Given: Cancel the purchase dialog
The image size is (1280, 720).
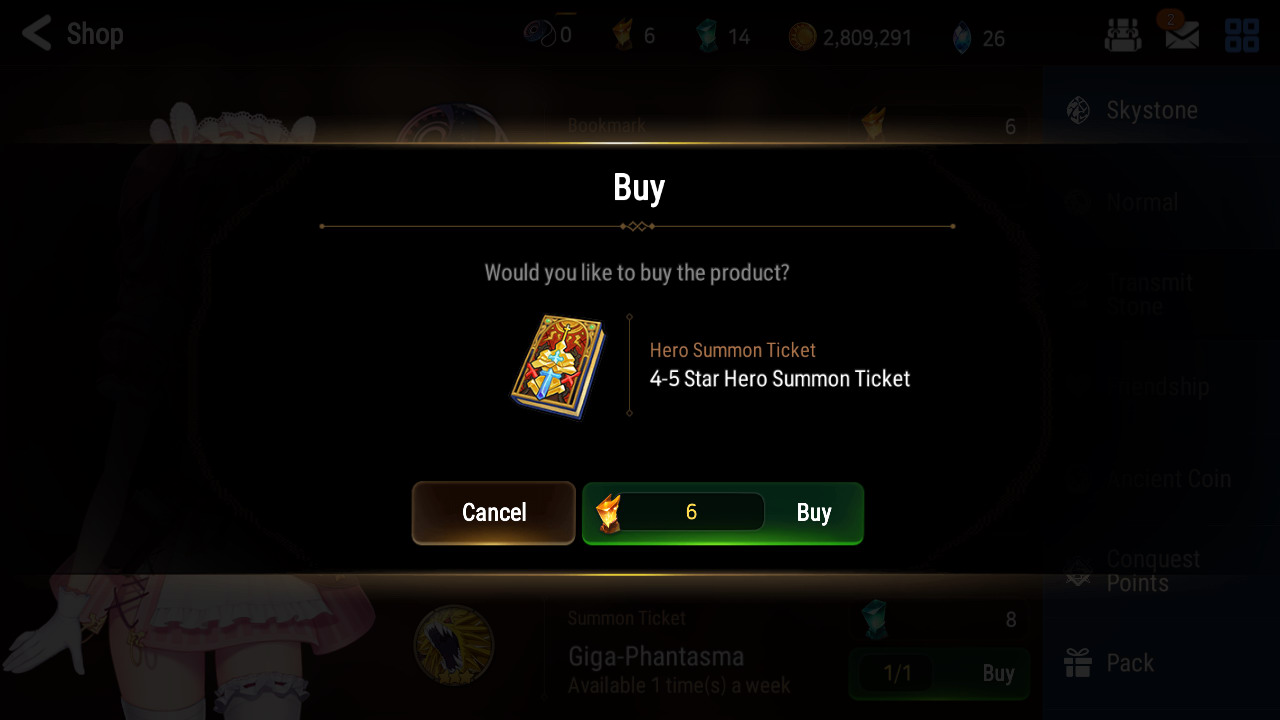Looking at the screenshot, I should point(494,513).
